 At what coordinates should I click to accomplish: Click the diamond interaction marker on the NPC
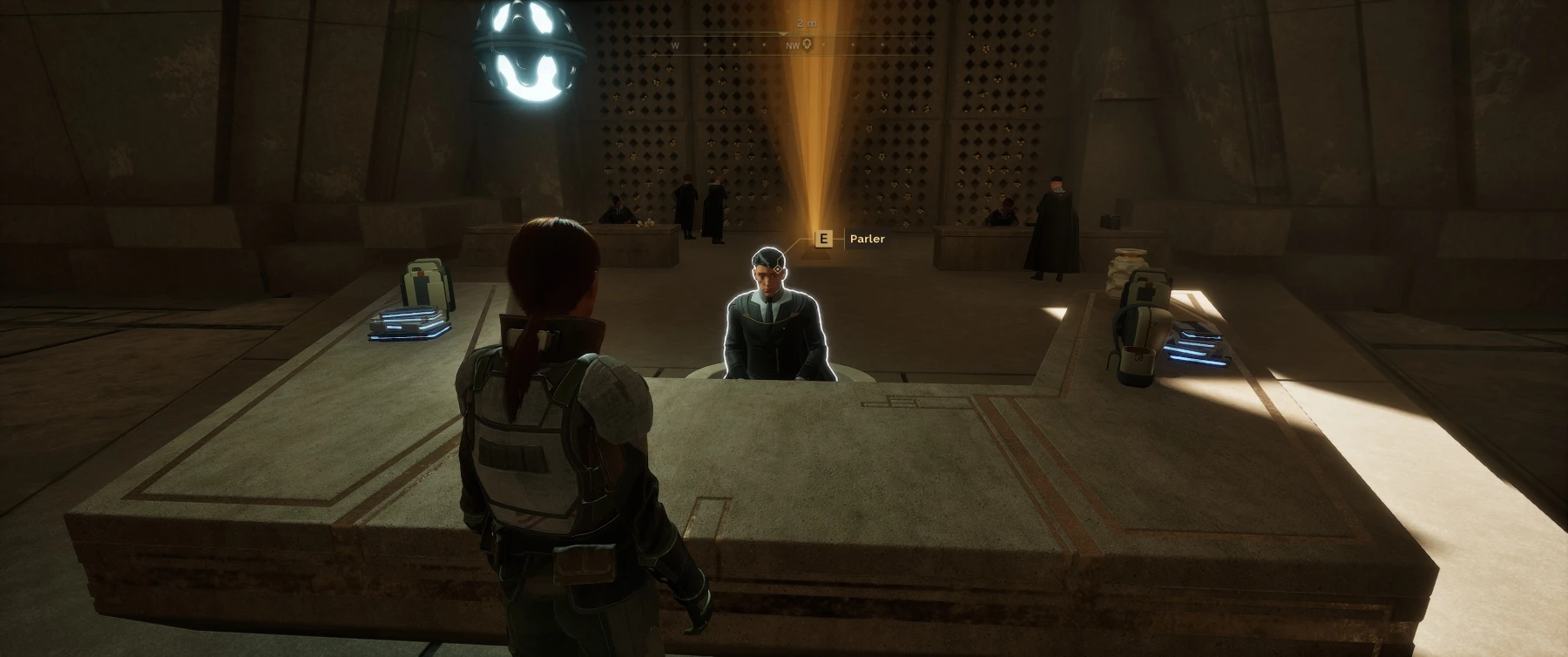click(777, 269)
